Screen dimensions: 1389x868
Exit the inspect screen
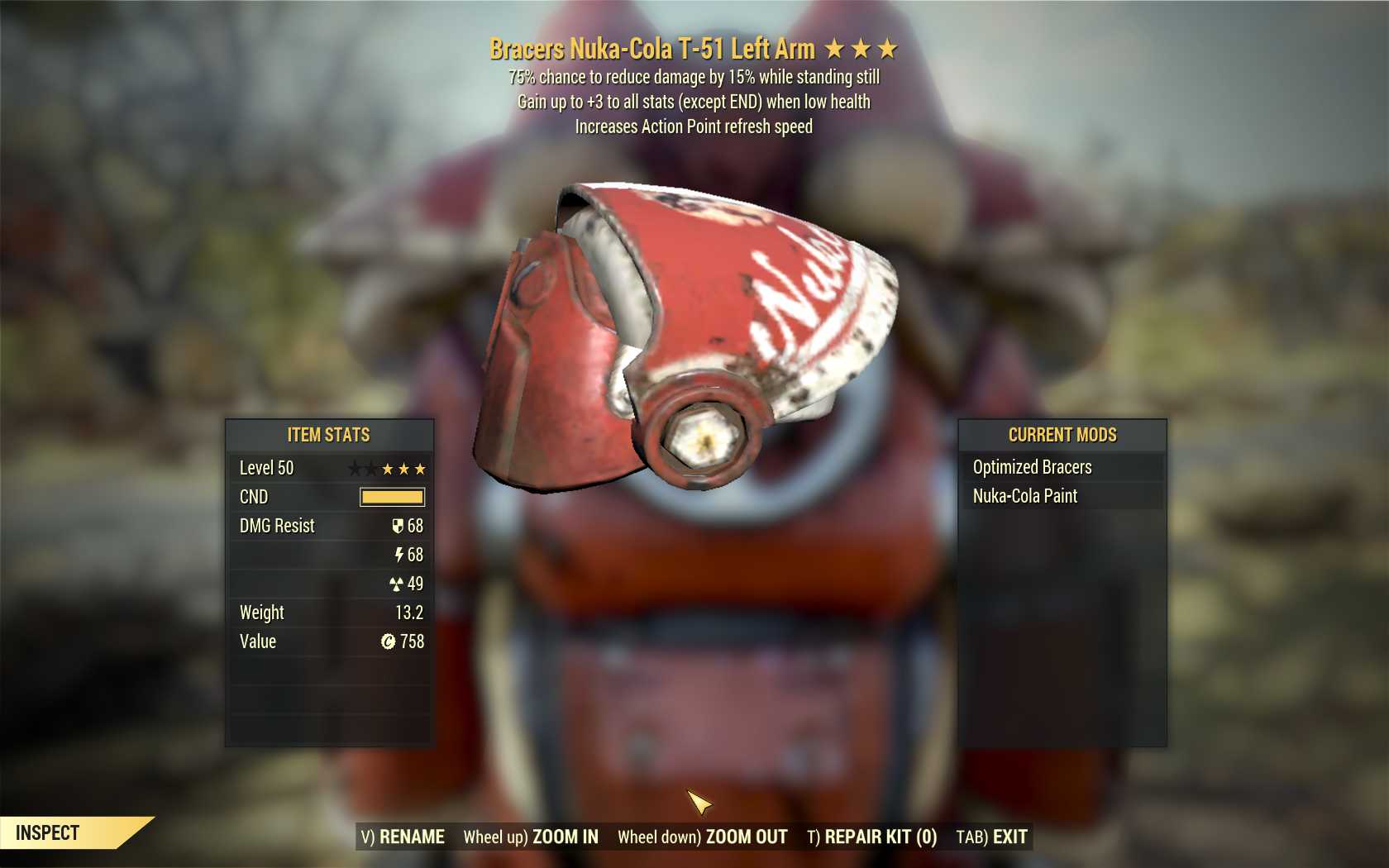point(992,837)
